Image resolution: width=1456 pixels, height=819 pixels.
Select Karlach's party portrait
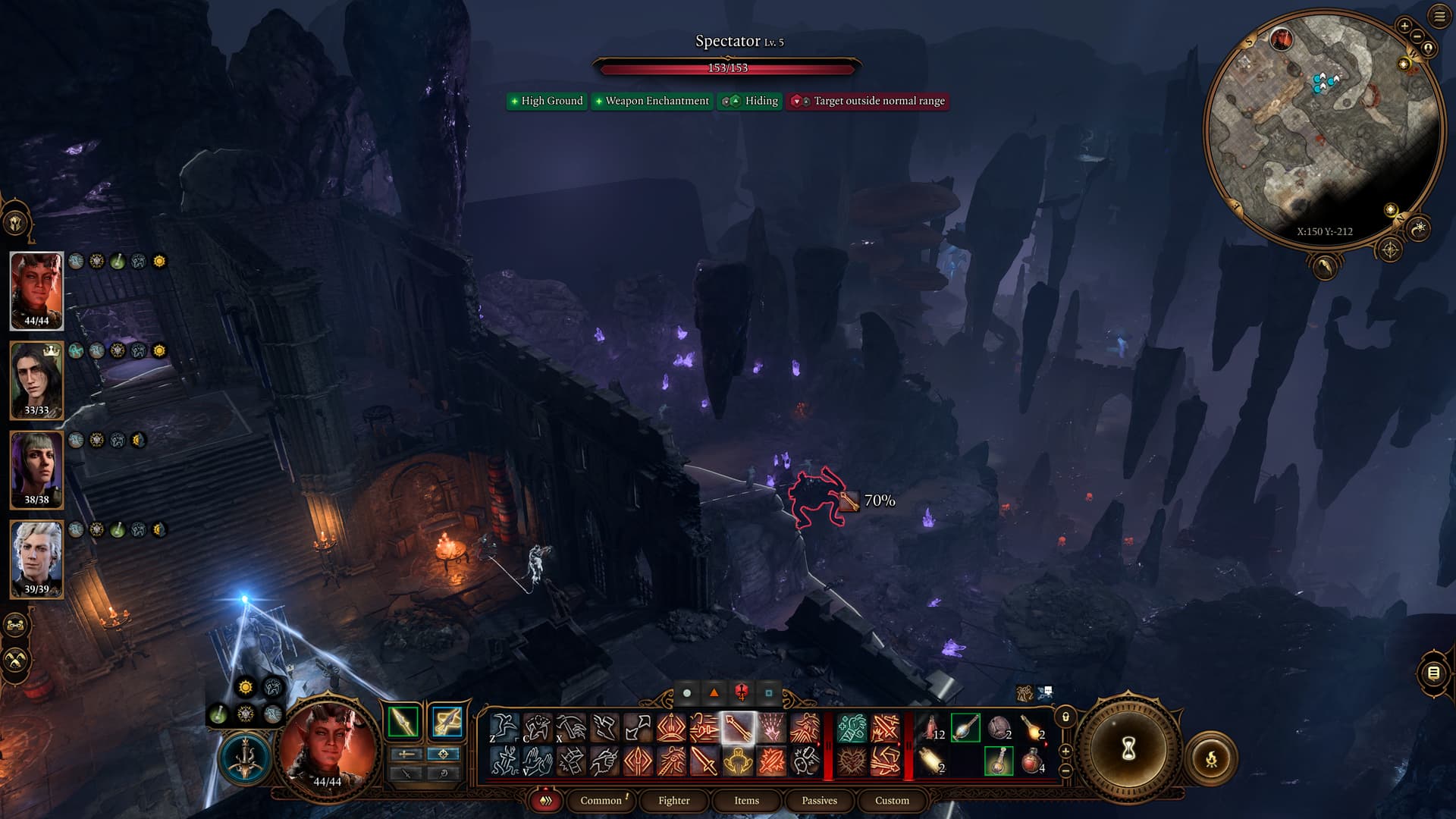[x=36, y=290]
